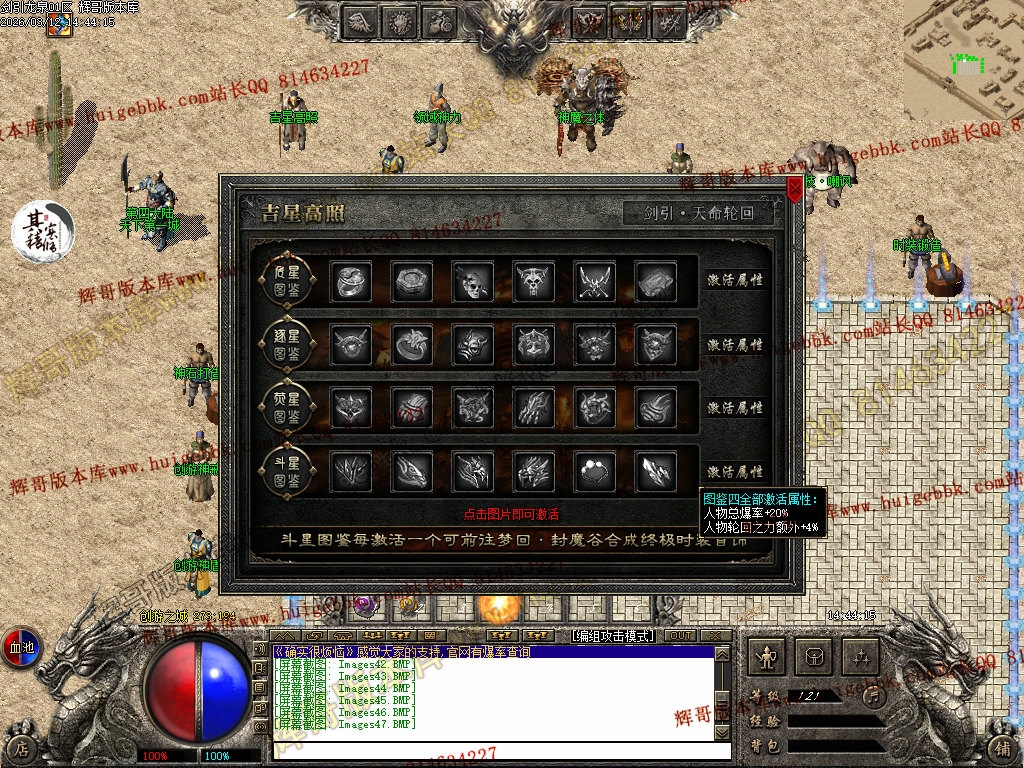The width and height of the screenshot is (1024, 768).
Task: Select the ring icon in 夜星图鉴 row
Action: (x=350, y=282)
